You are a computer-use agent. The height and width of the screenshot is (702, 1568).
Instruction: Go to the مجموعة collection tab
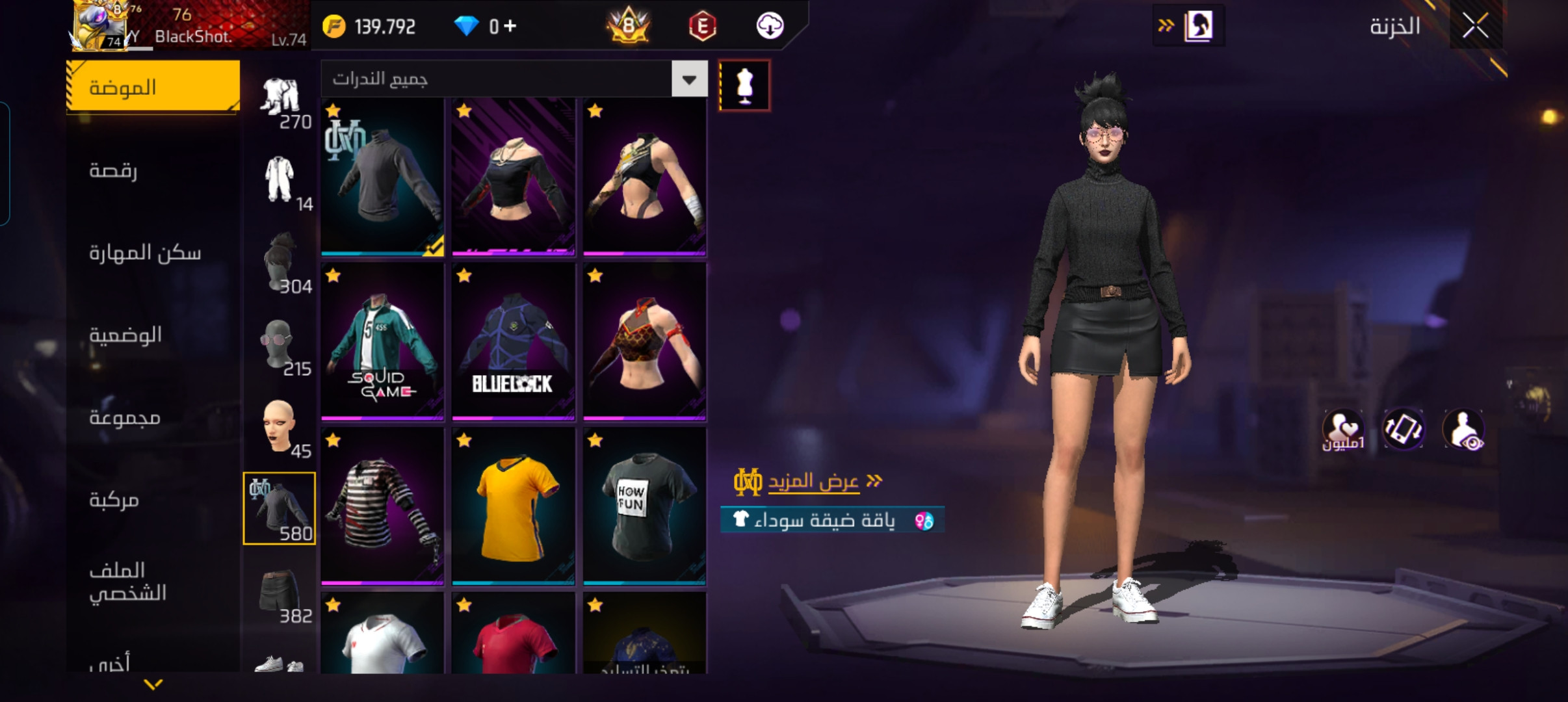(125, 417)
